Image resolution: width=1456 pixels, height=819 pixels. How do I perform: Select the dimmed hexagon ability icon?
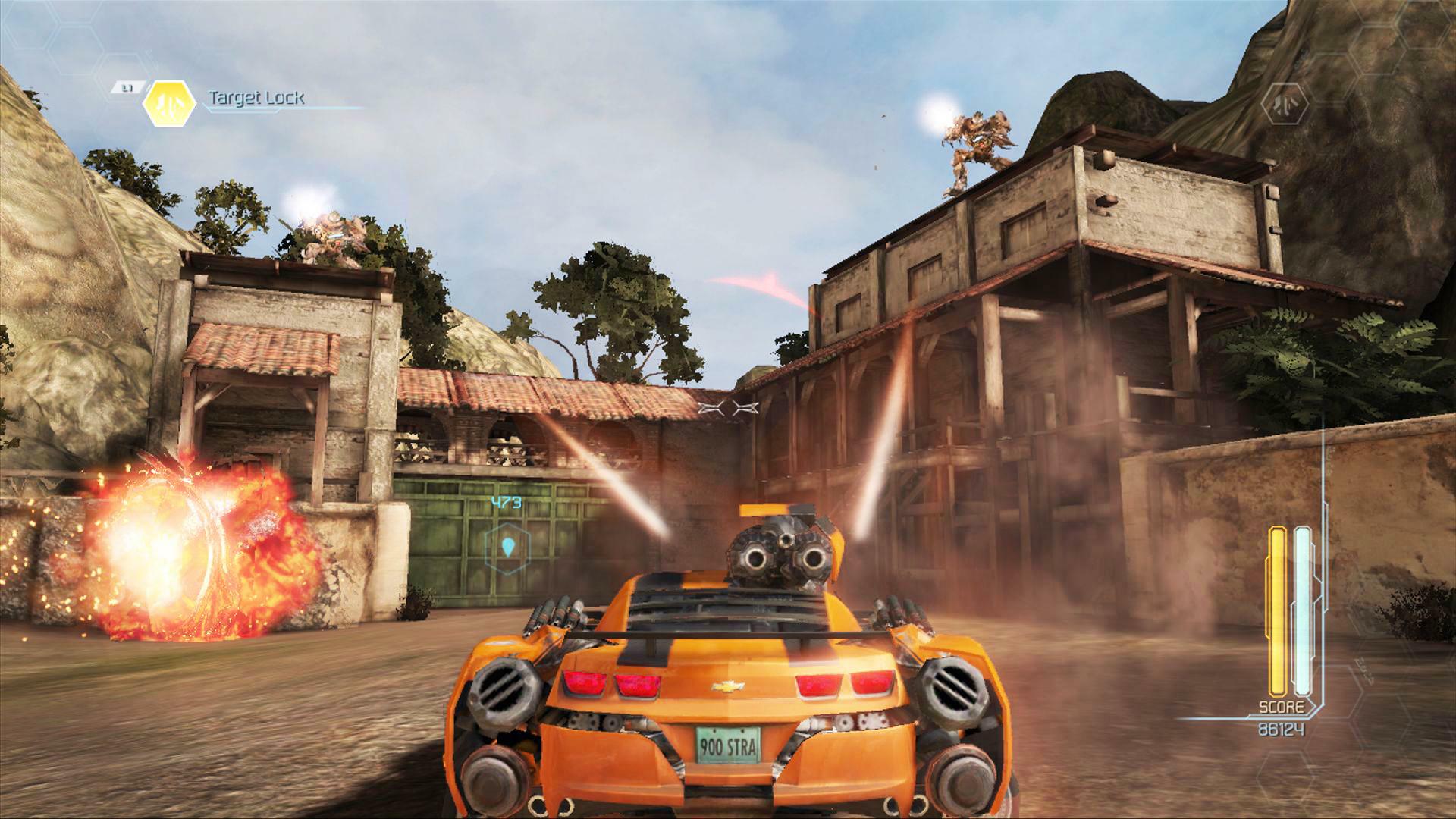tap(1285, 103)
